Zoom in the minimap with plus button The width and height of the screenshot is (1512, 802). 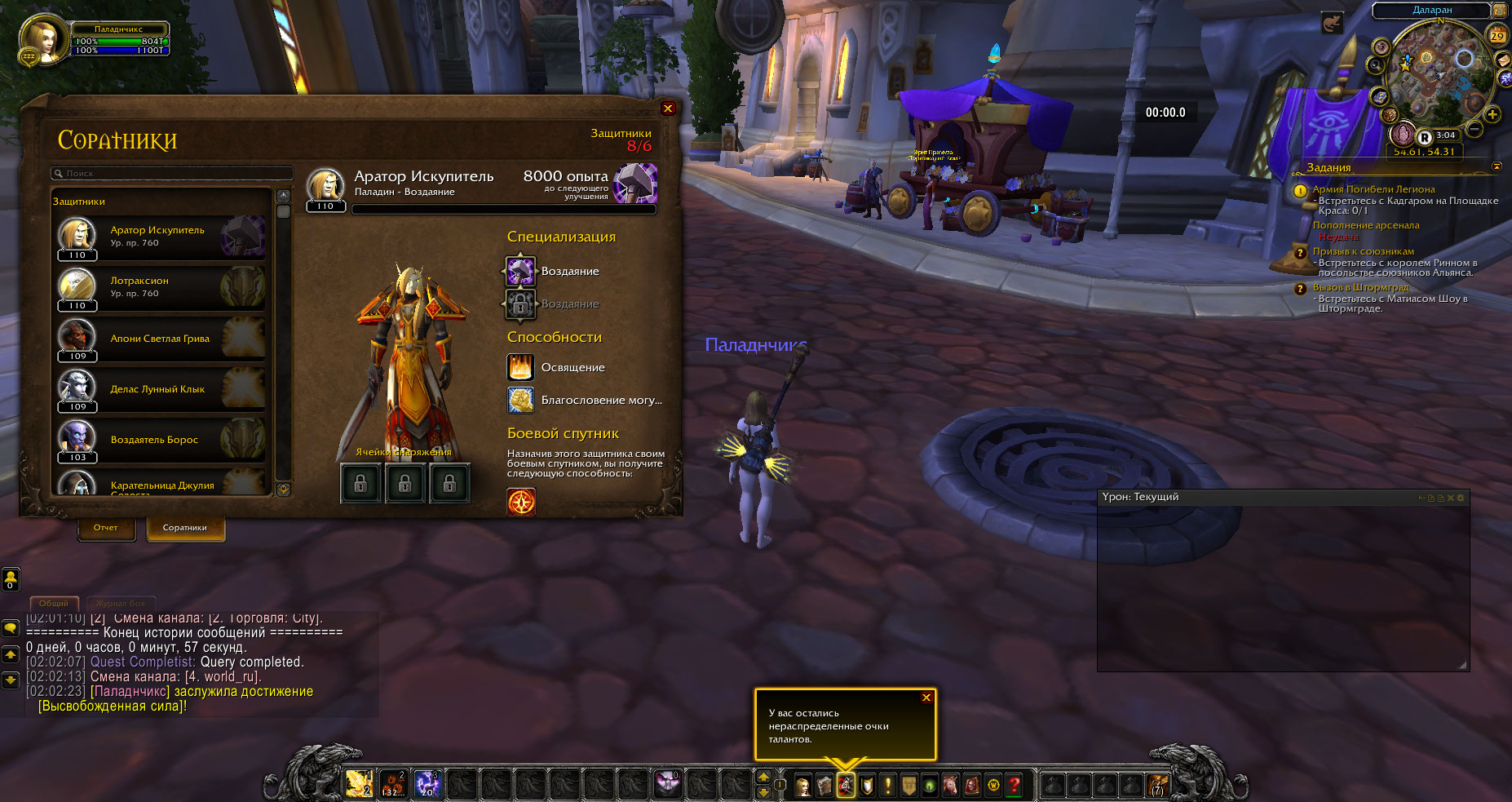point(1492,114)
